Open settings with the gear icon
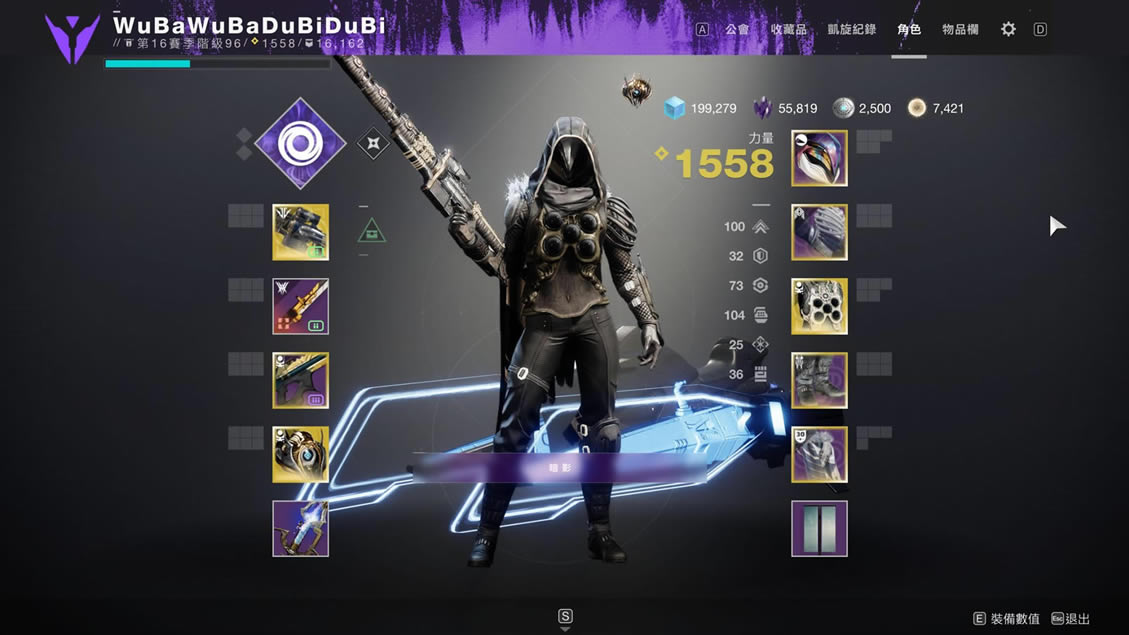This screenshot has height=635, width=1129. coord(1008,30)
